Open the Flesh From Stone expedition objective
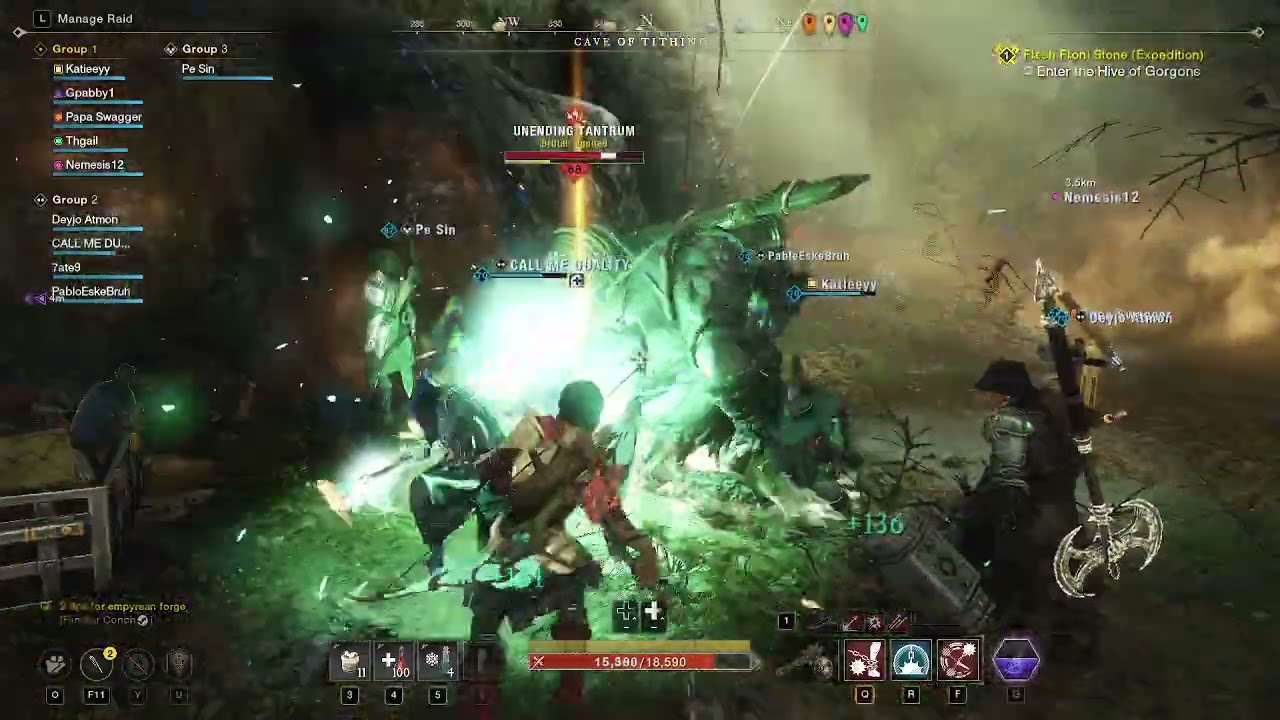 1113,55
